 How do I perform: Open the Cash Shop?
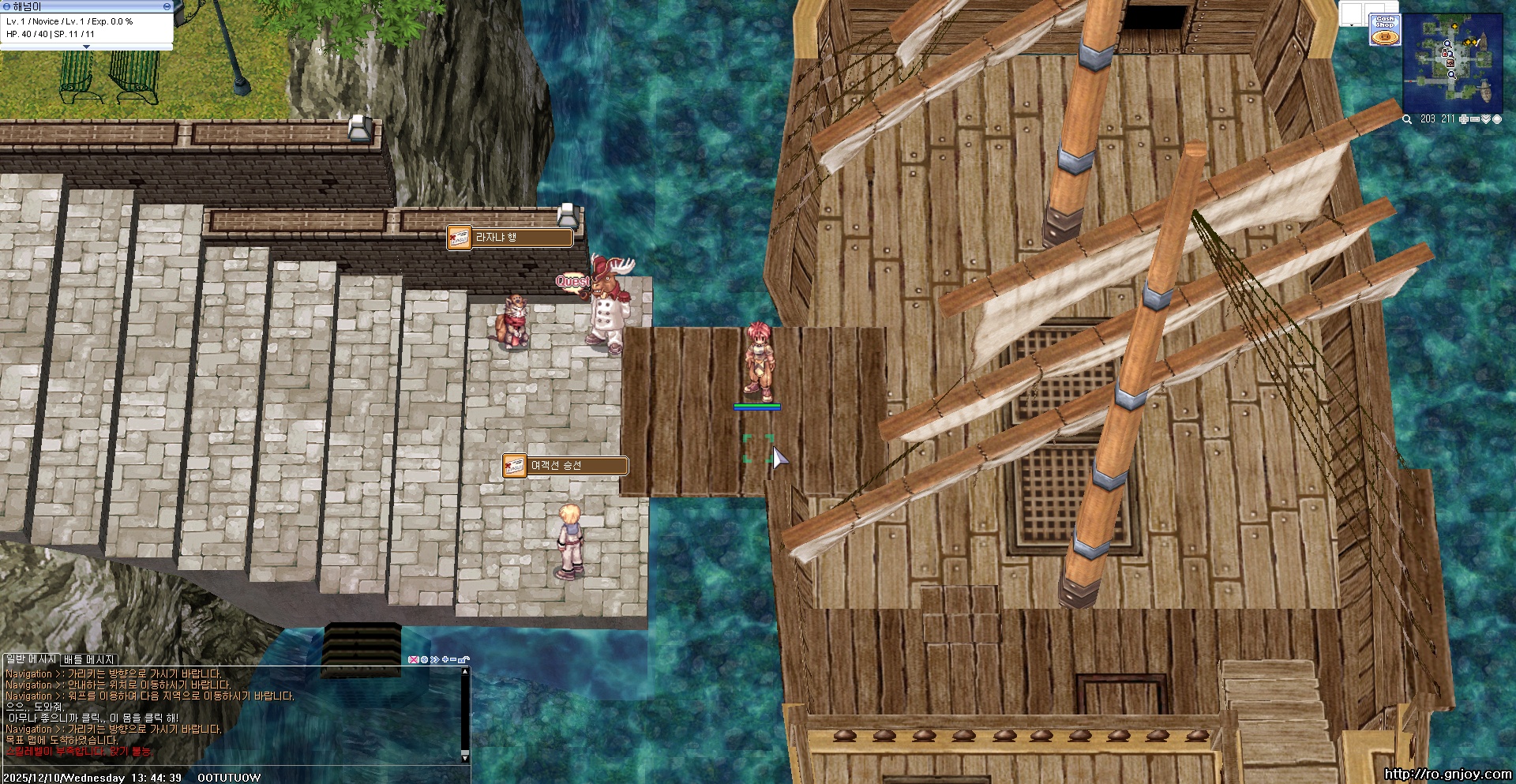tap(1385, 29)
